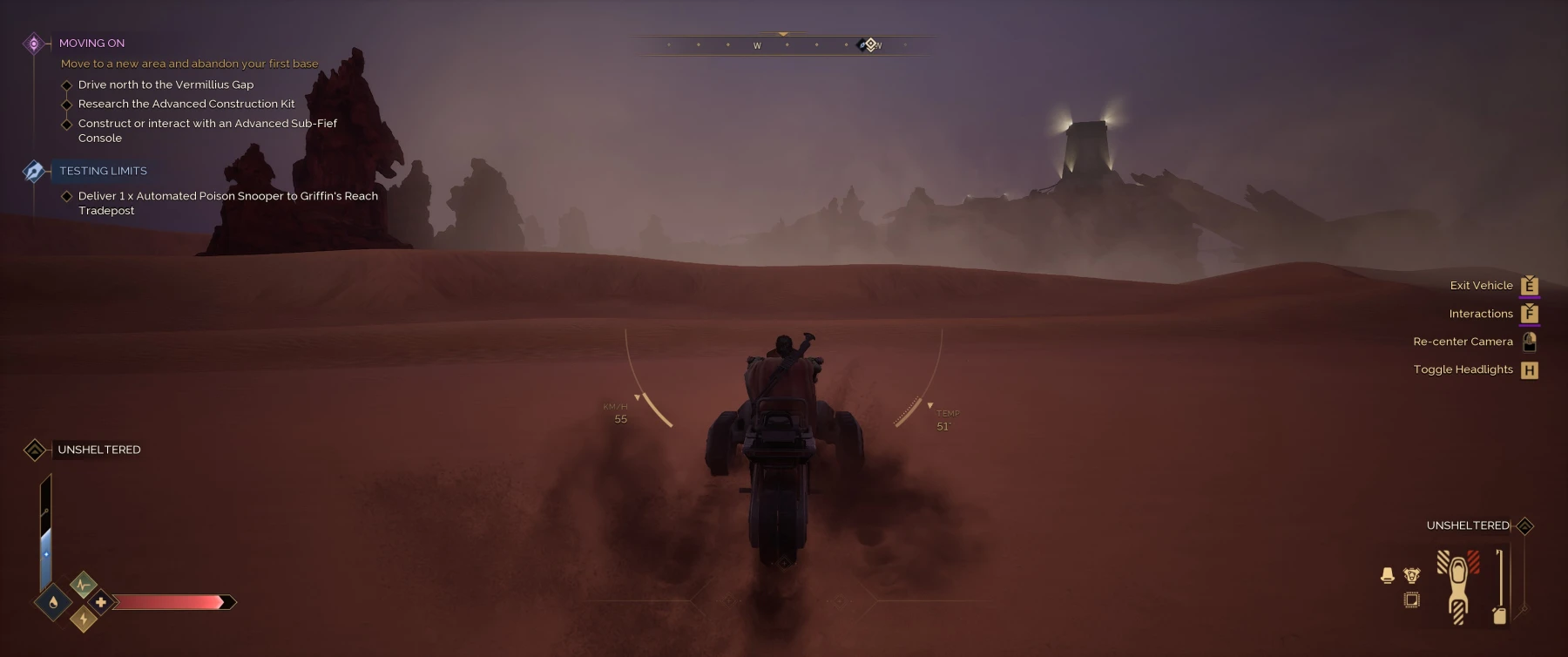Click the Advanced Sub-Fief Console objective
The width and height of the screenshot is (1568, 657).
pyautogui.click(x=207, y=130)
